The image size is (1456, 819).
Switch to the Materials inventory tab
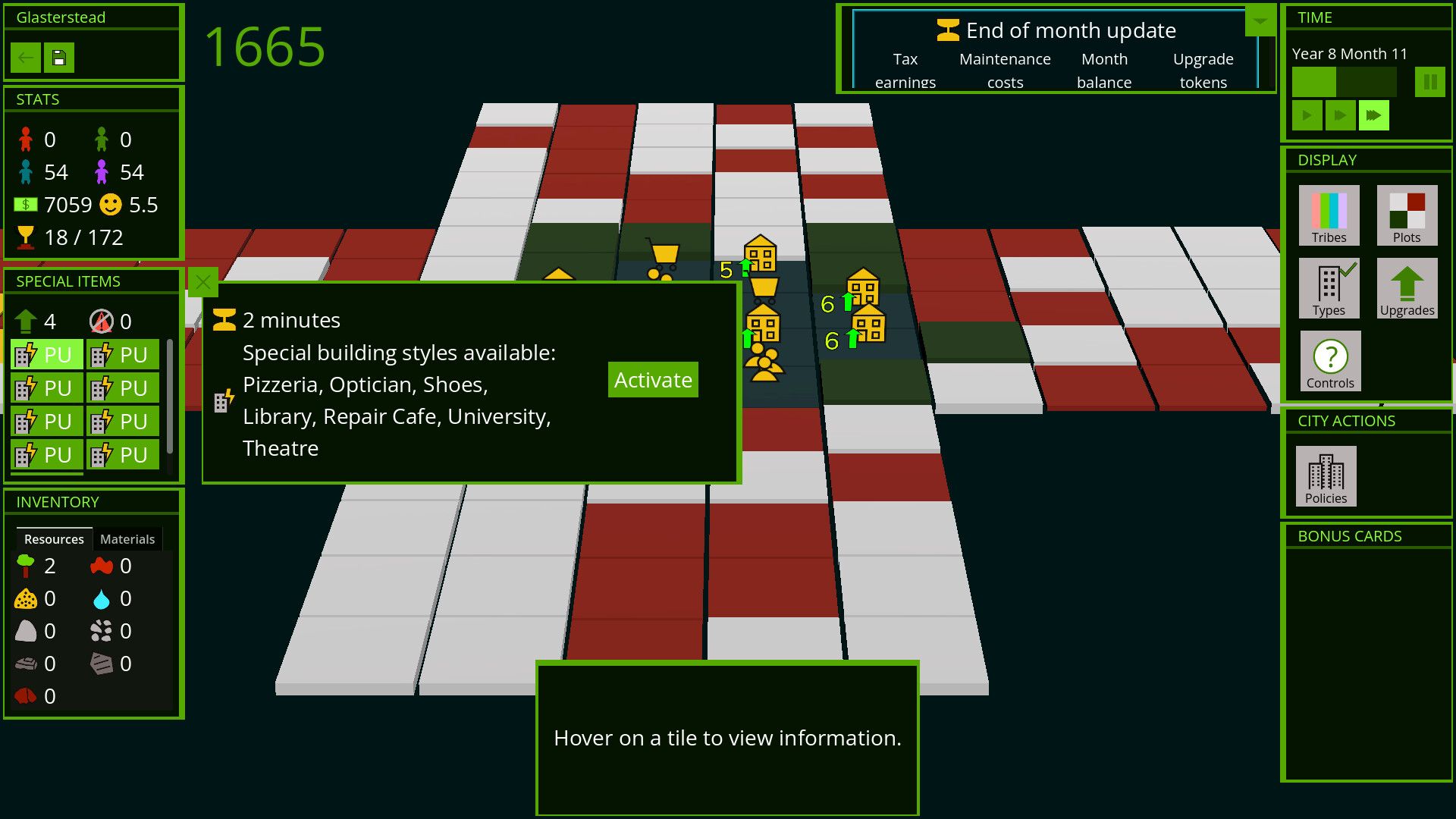click(x=127, y=539)
